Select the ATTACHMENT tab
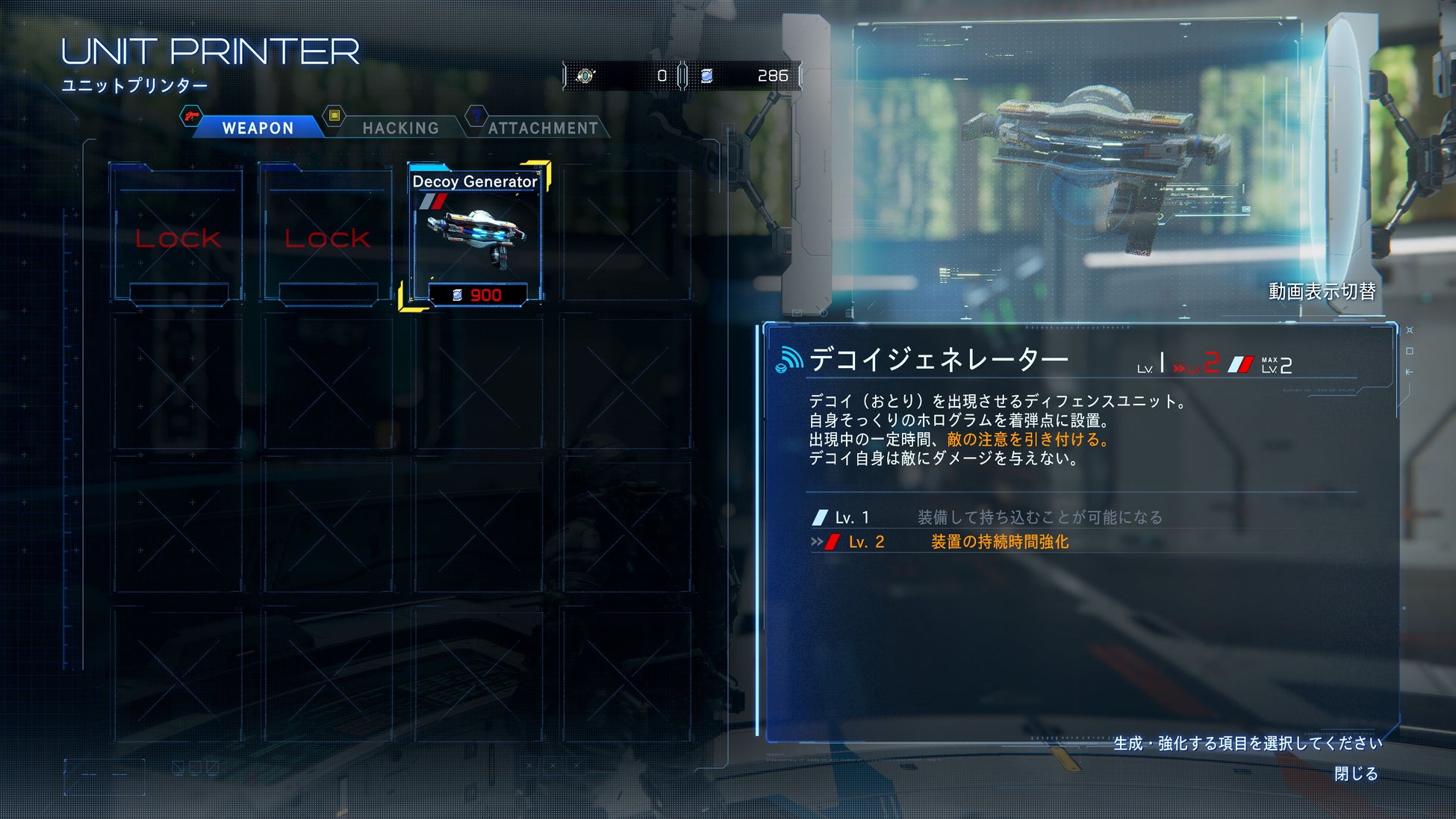This screenshot has height=819, width=1456. click(543, 128)
